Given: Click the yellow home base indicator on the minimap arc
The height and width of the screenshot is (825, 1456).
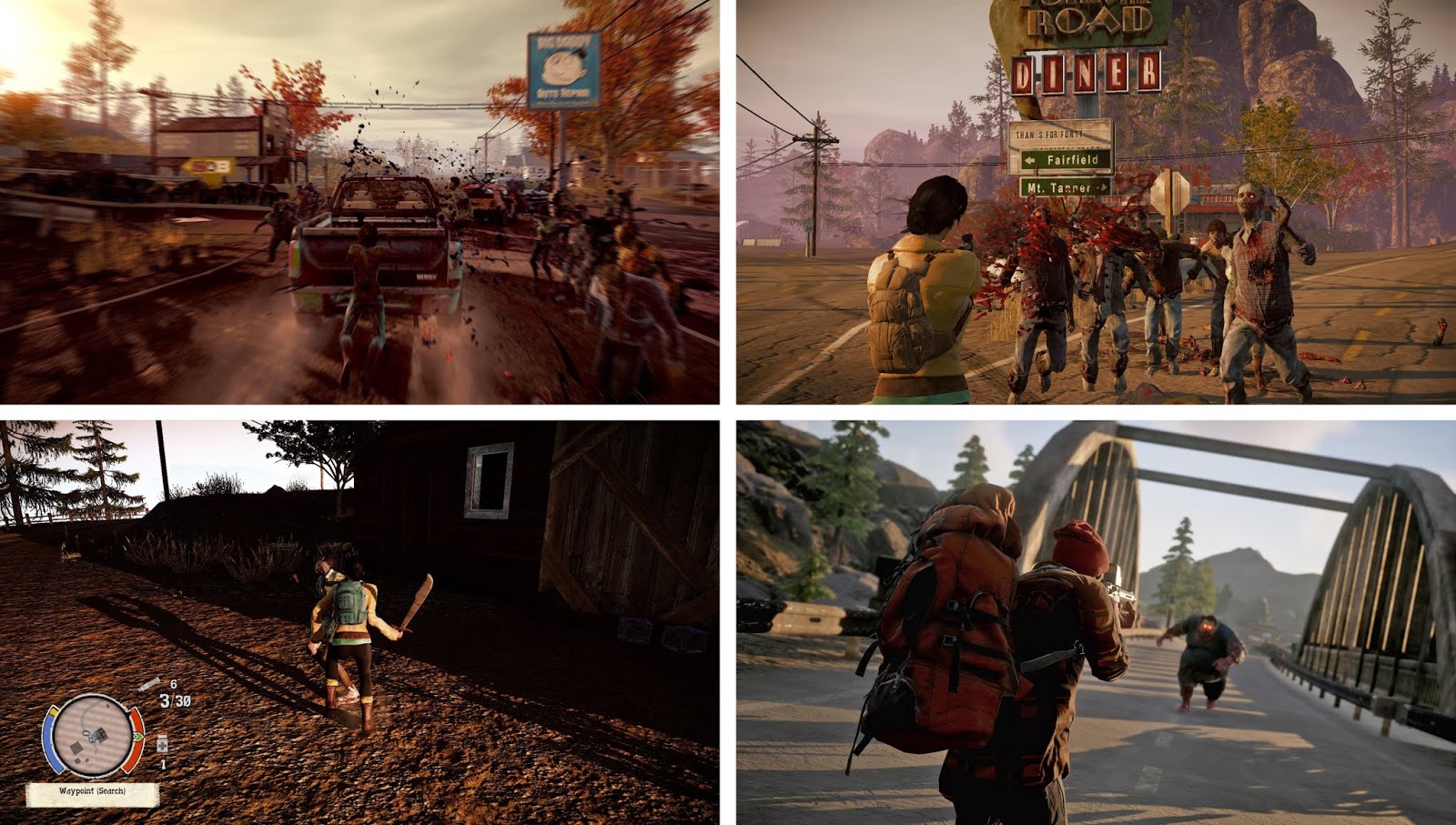Looking at the screenshot, I should (54, 711).
